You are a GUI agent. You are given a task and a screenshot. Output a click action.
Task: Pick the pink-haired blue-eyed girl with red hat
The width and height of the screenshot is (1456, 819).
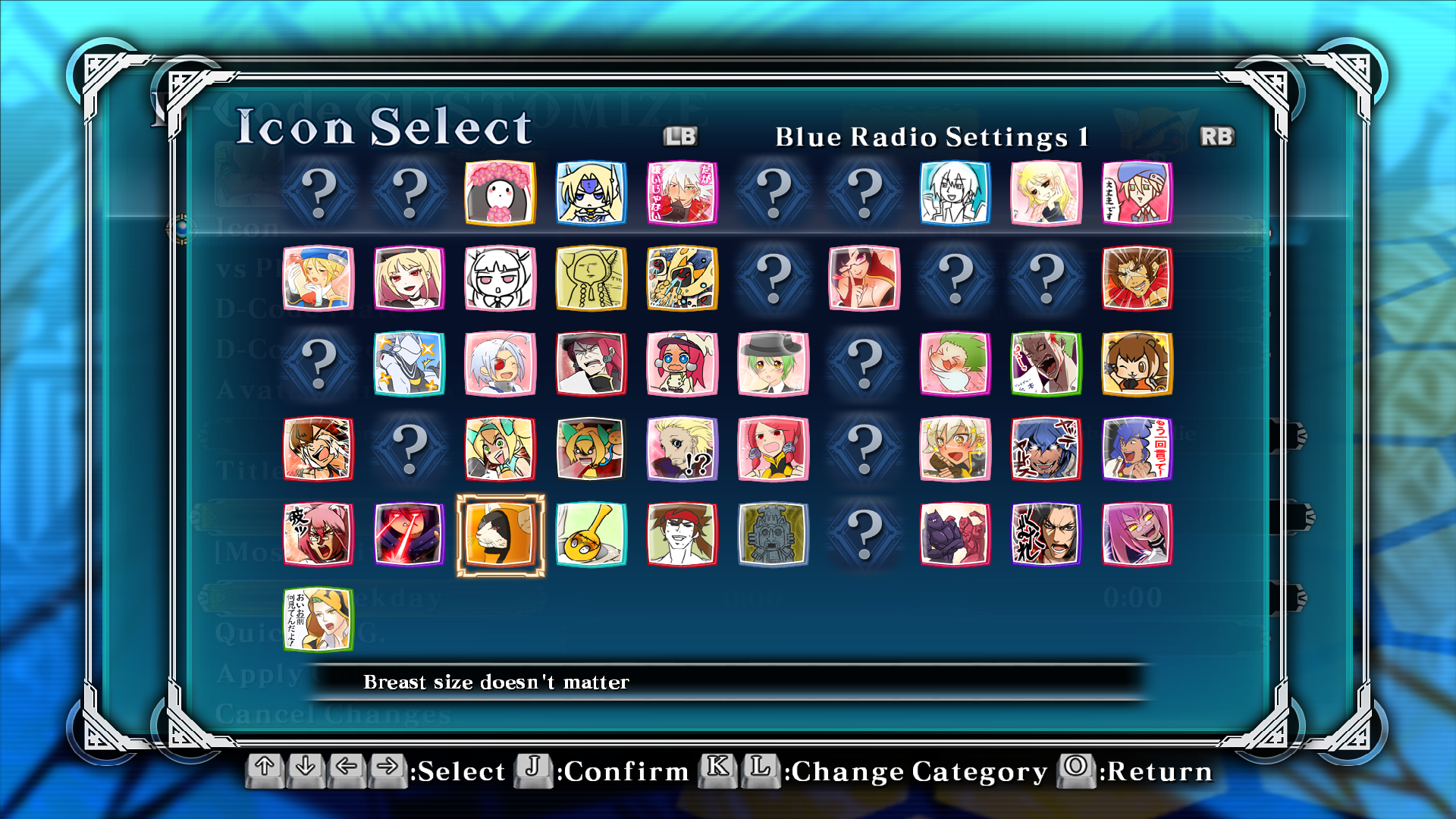tap(682, 364)
